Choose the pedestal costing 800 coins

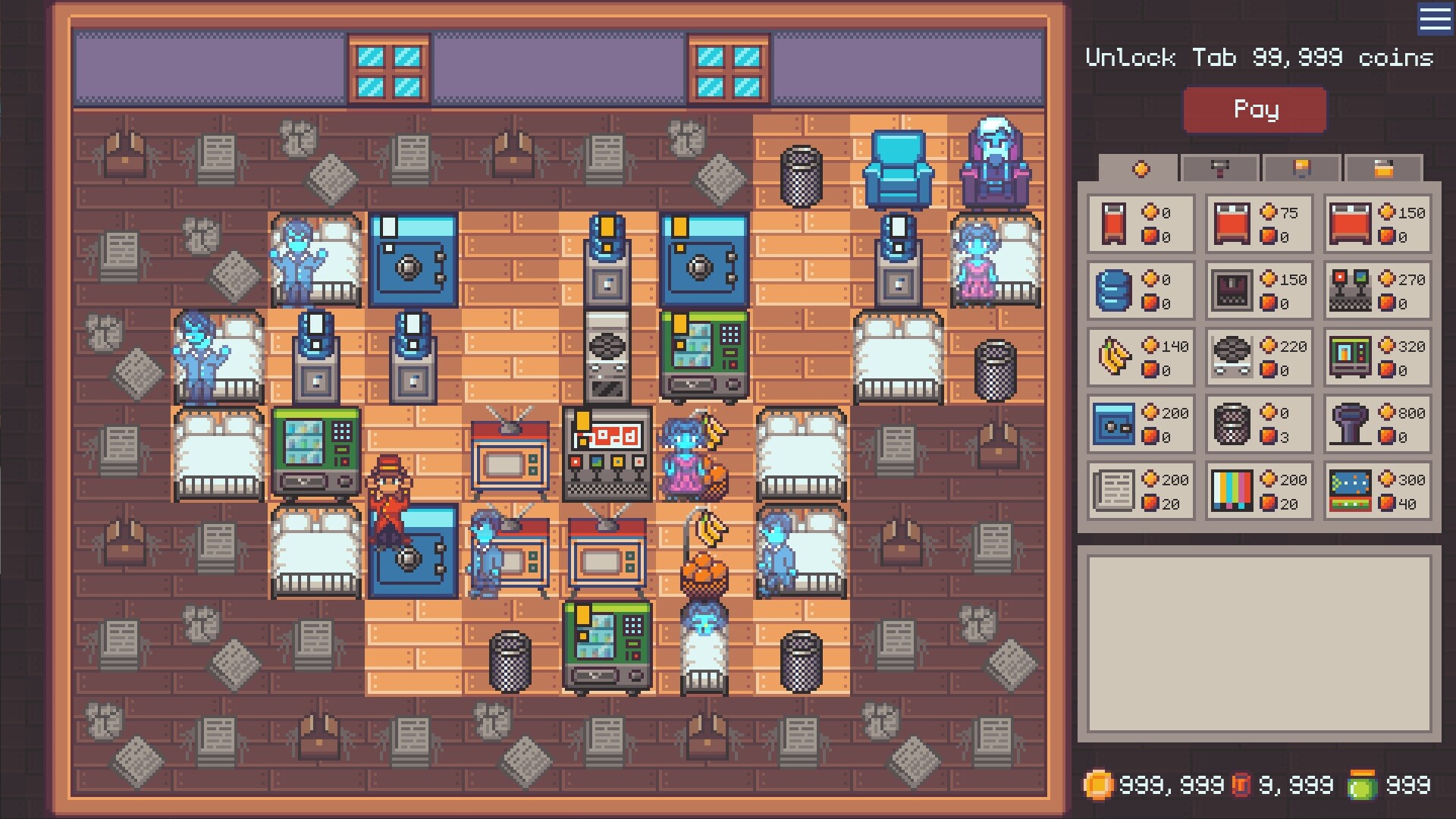1377,425
